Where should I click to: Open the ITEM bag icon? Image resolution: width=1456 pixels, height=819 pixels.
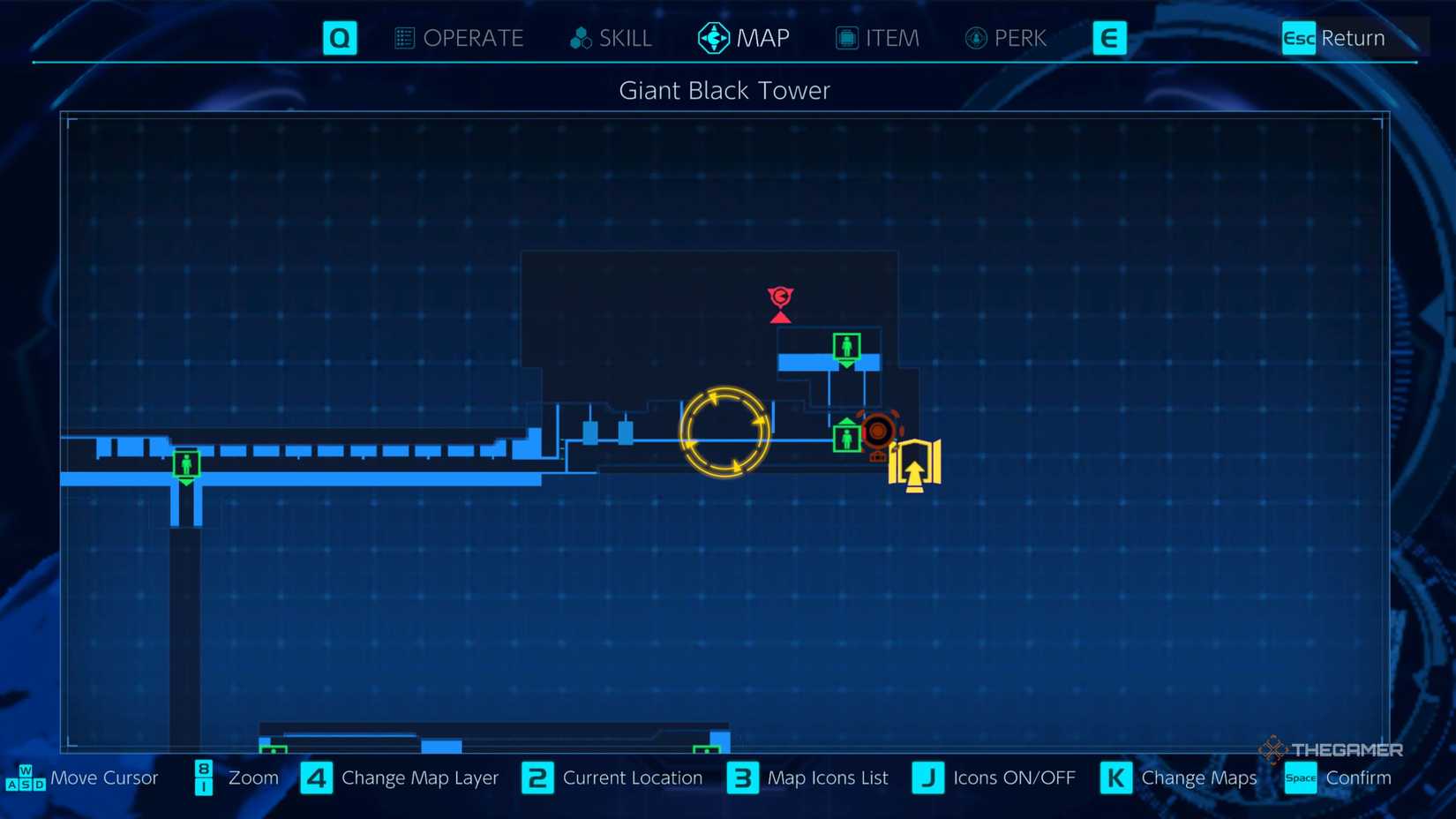click(x=845, y=38)
